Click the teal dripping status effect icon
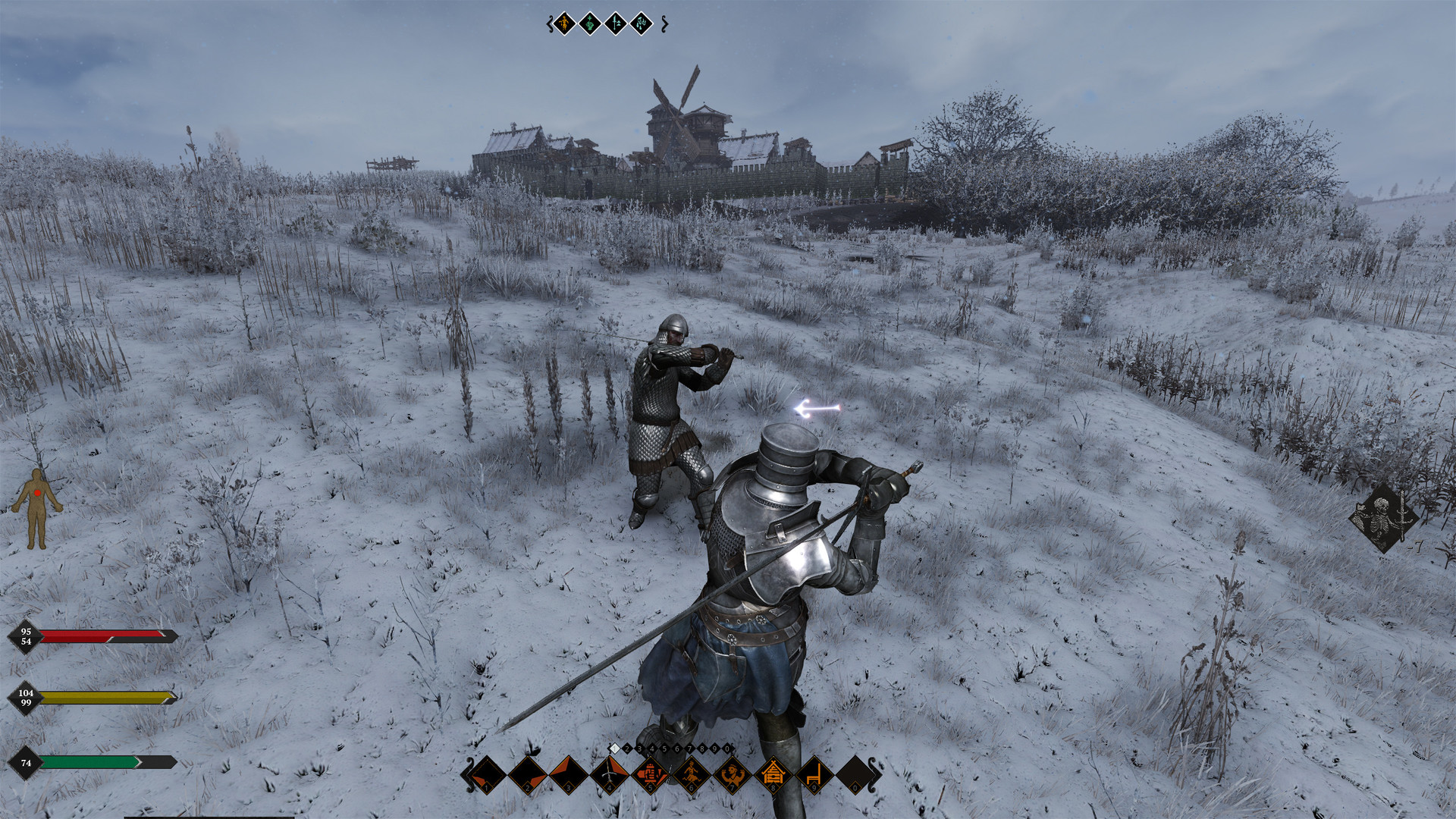This screenshot has width=1456, height=819. (642, 24)
